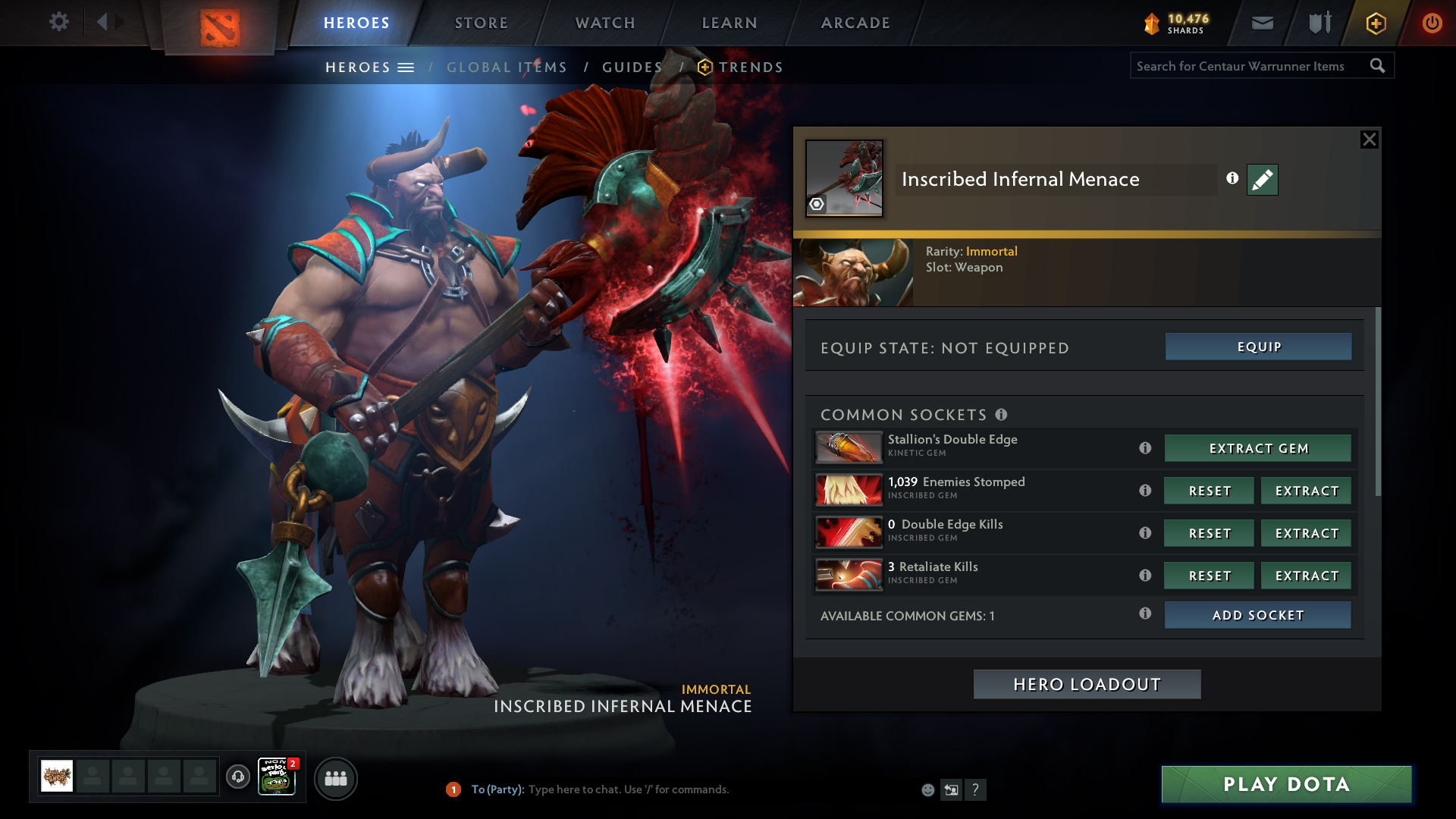View the Trends page
1456x819 pixels.
(750, 67)
